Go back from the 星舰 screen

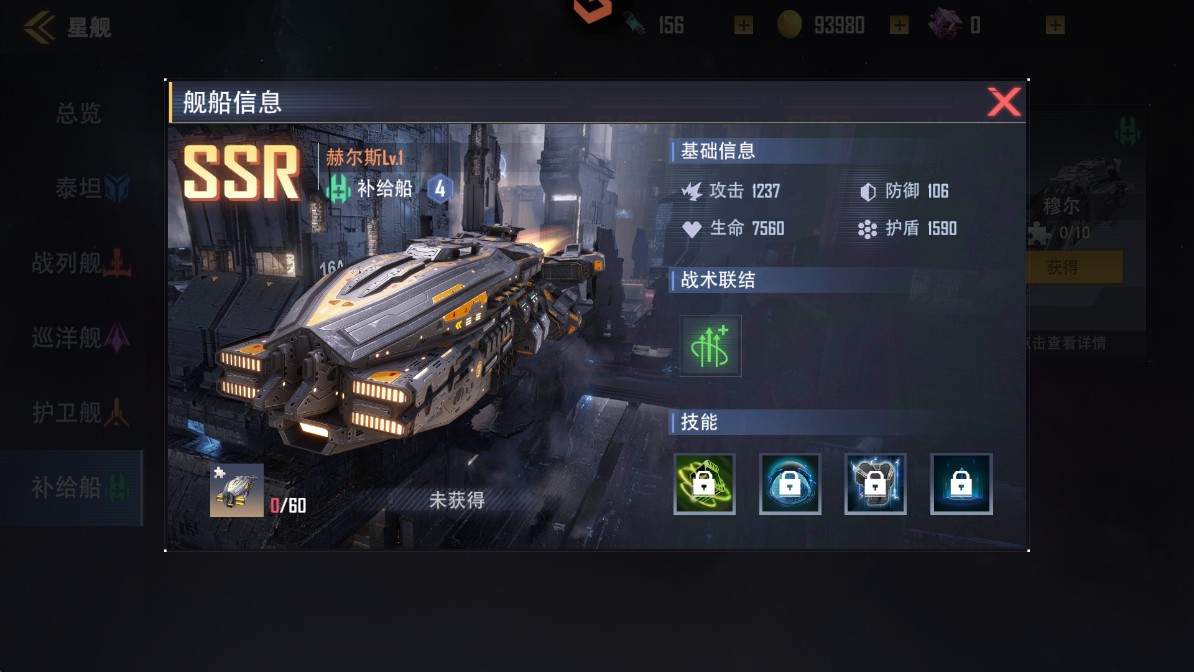(40, 27)
